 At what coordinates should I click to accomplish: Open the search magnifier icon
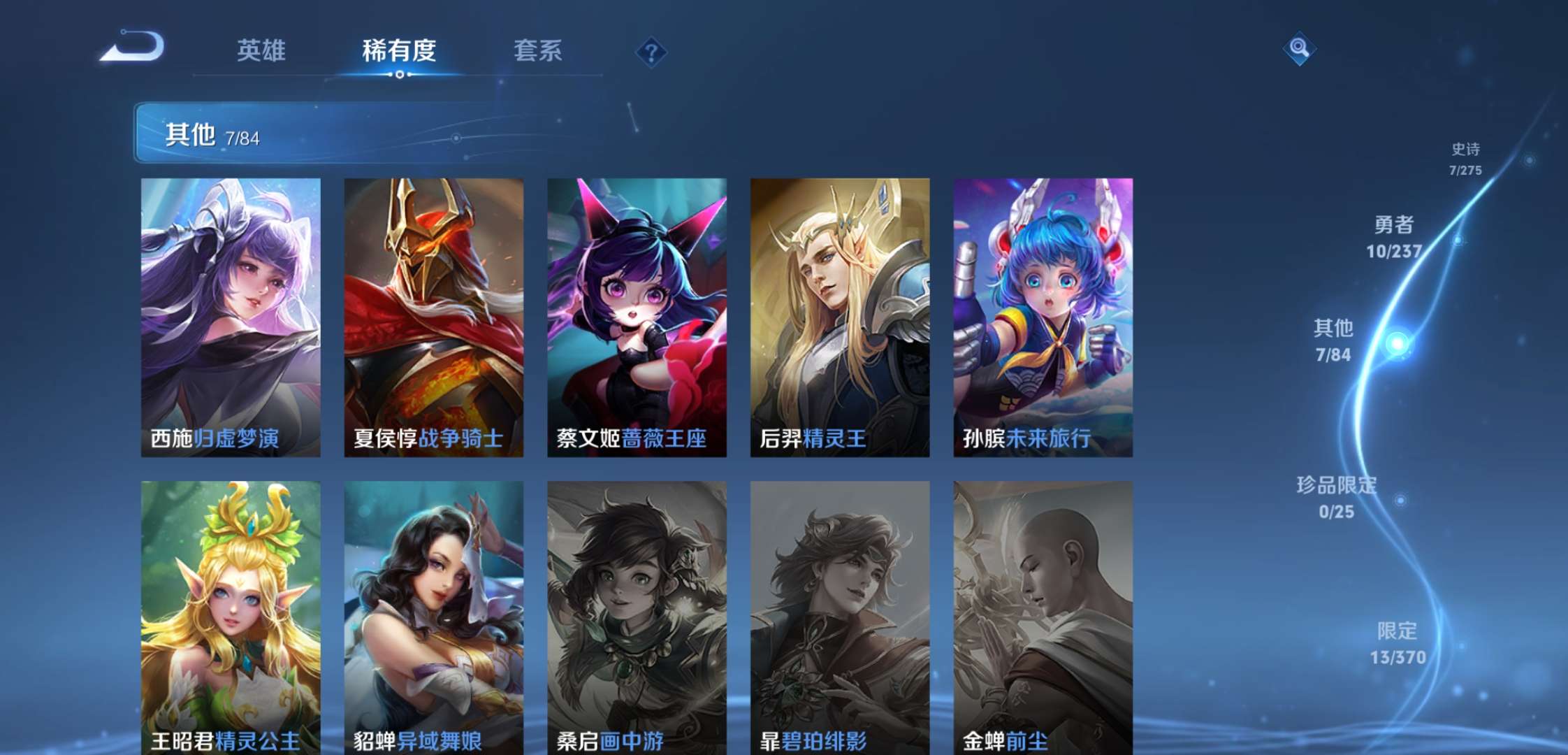point(1300,49)
